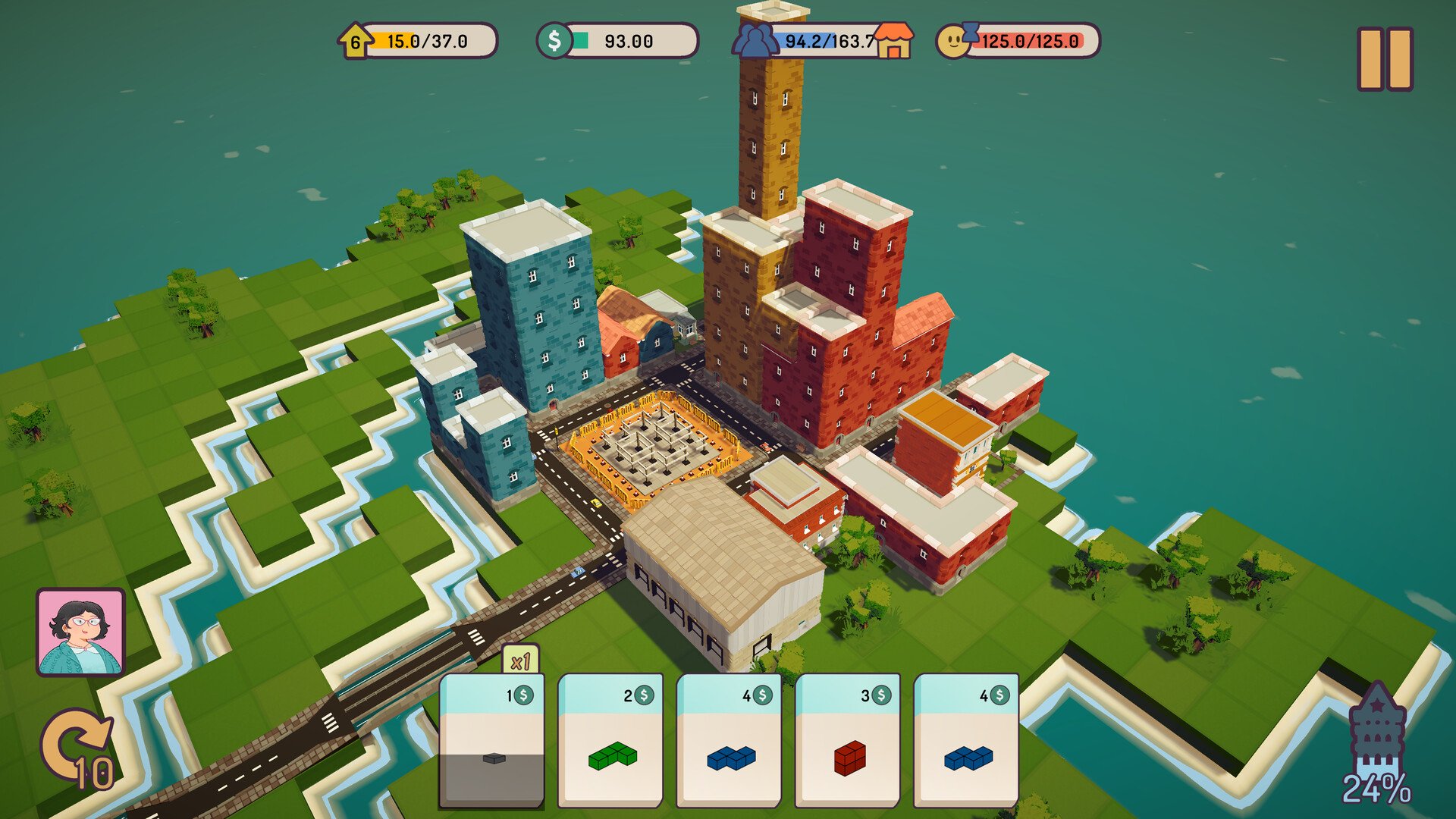Click the yellow level-up arrow icon
The height and width of the screenshot is (819, 1456).
(356, 40)
